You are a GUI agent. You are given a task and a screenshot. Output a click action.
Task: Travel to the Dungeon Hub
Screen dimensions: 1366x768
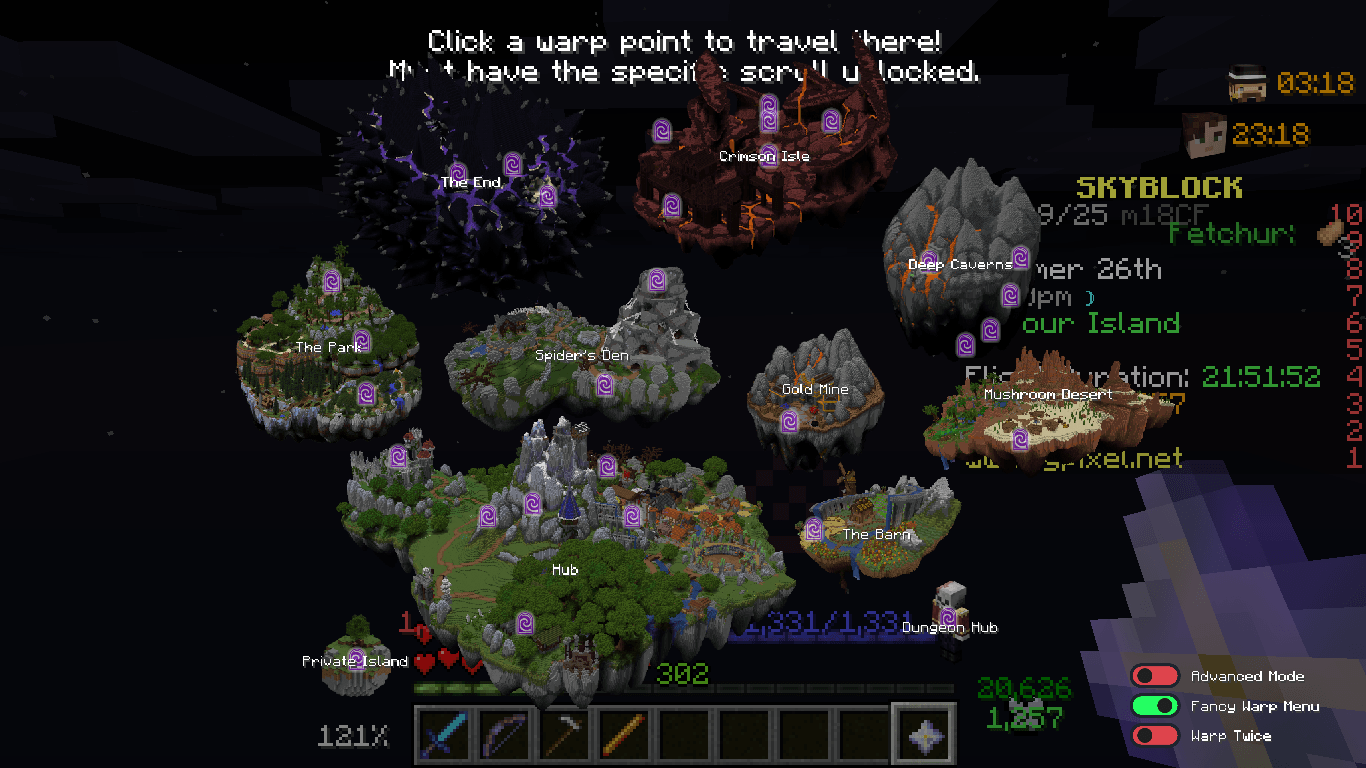point(949,627)
